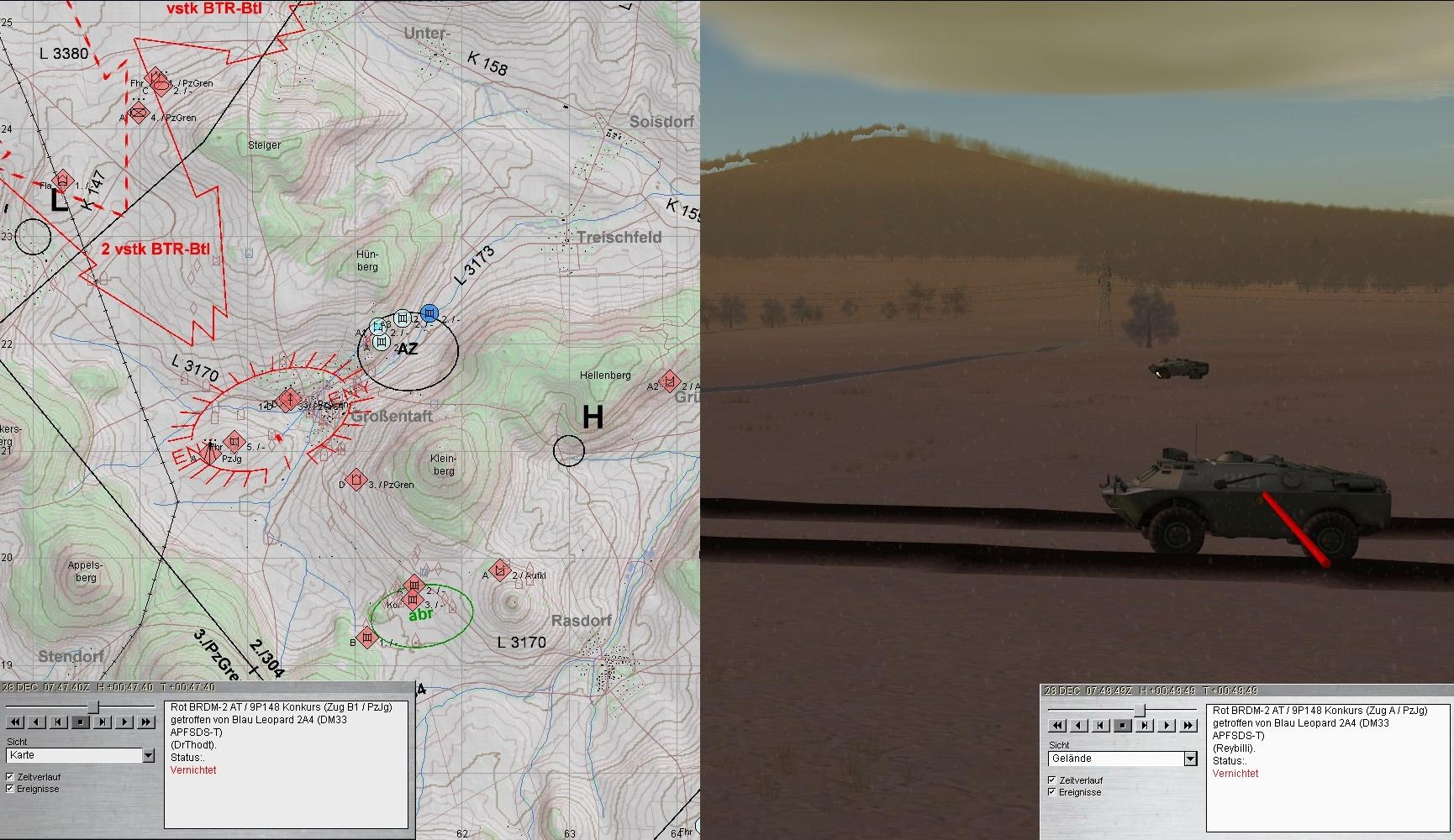Screen dimensions: 1454x840
Task: Open the Sicht dropdown showing Karte
Action: point(149,756)
